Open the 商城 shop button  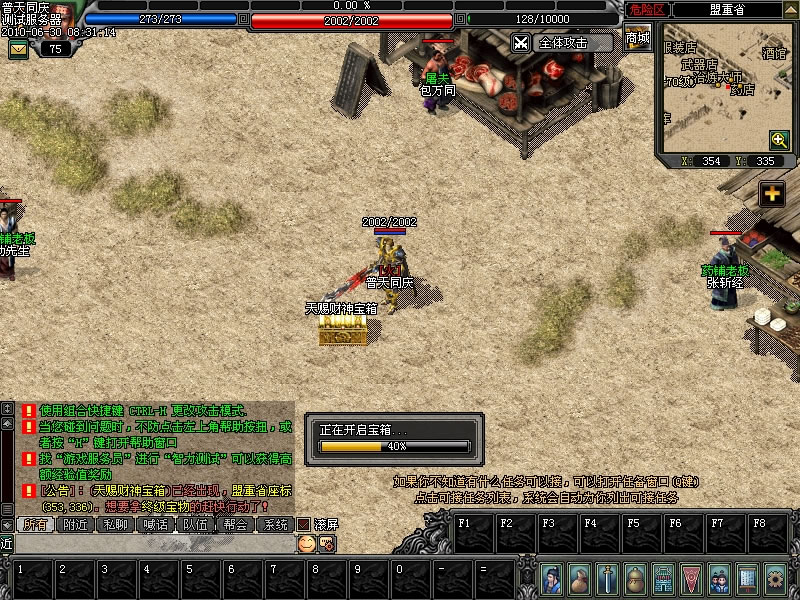click(x=637, y=39)
